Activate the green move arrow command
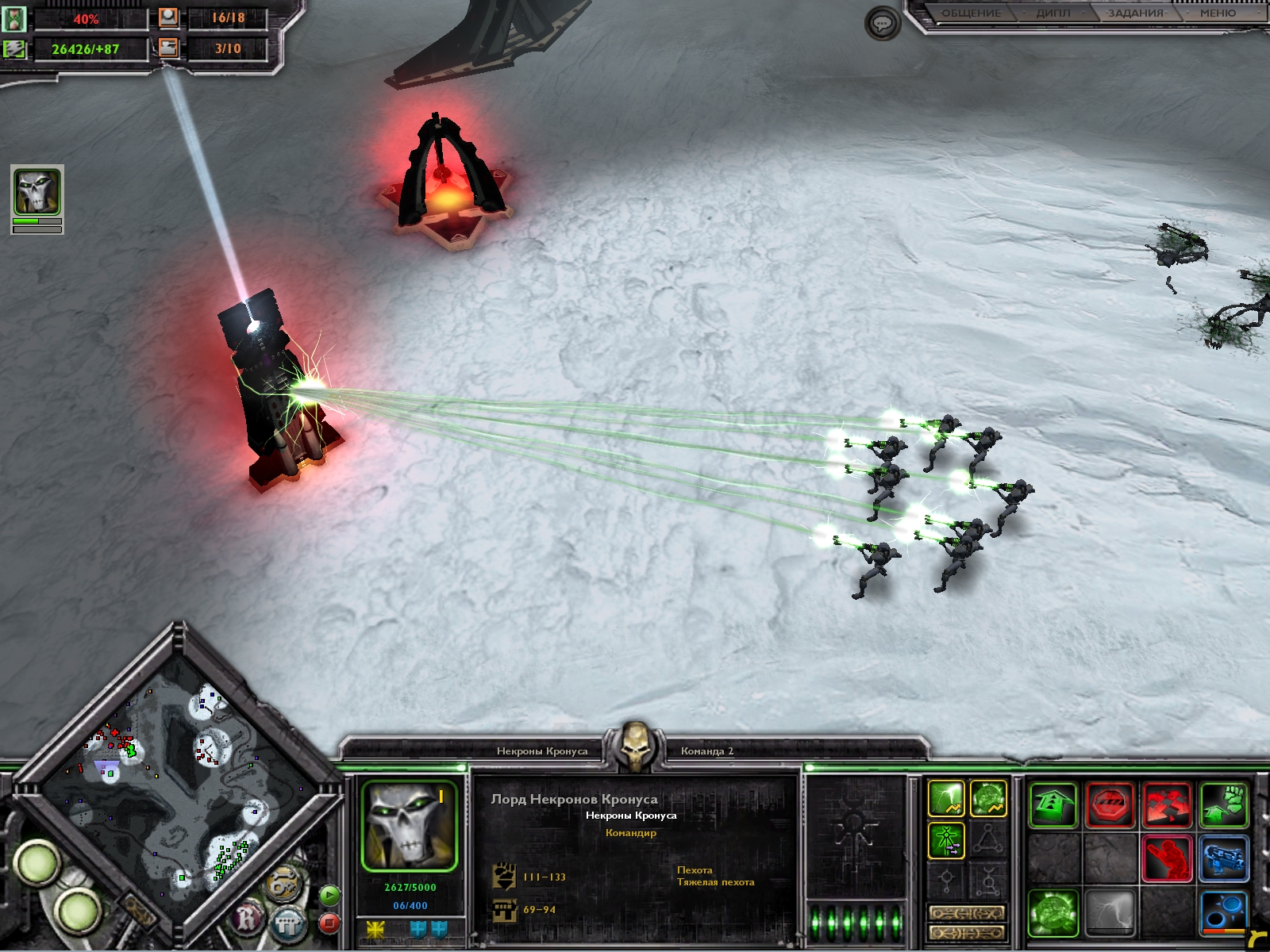This screenshot has height=952, width=1270. [1053, 804]
